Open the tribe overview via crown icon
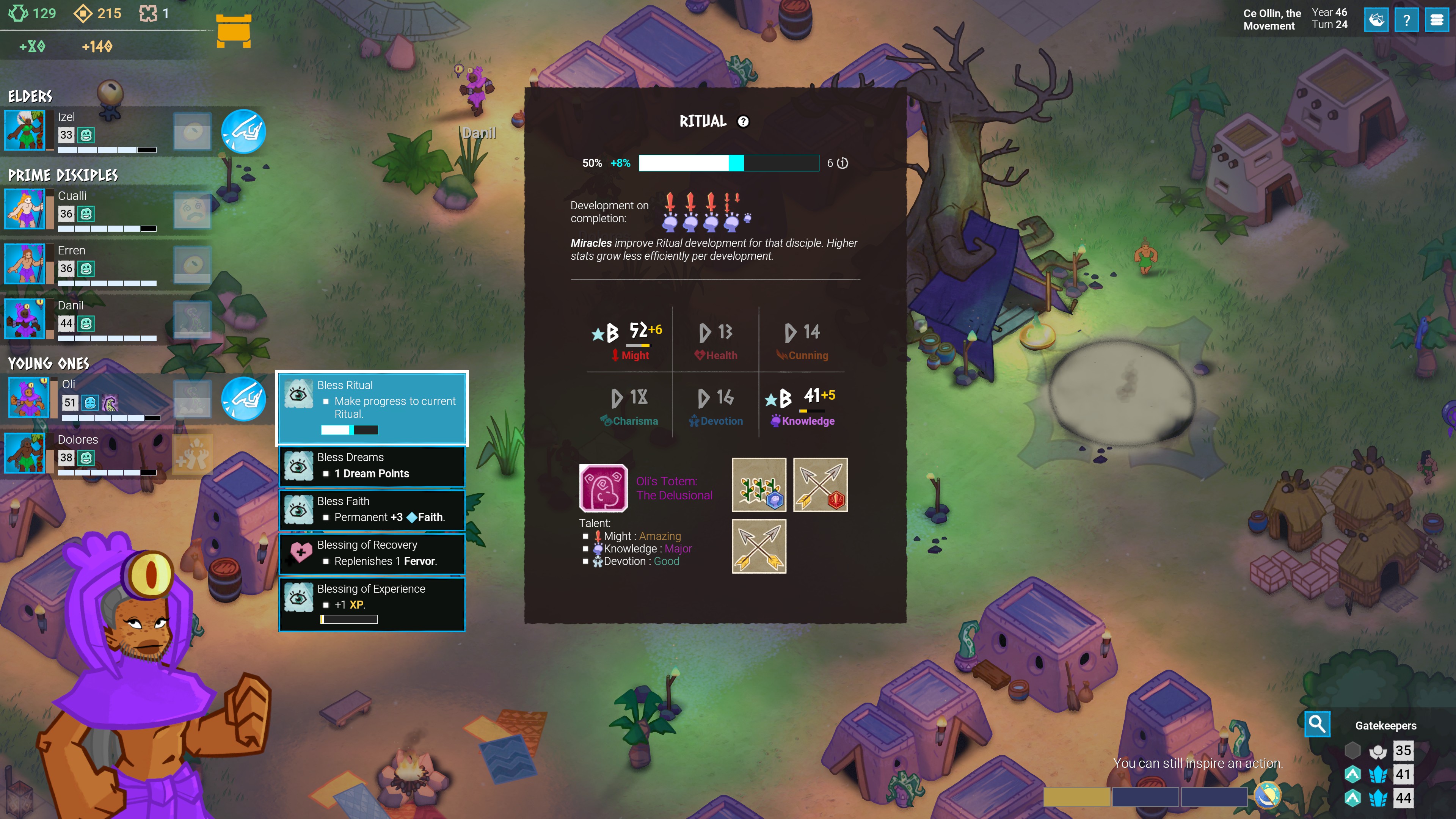 (1378, 20)
